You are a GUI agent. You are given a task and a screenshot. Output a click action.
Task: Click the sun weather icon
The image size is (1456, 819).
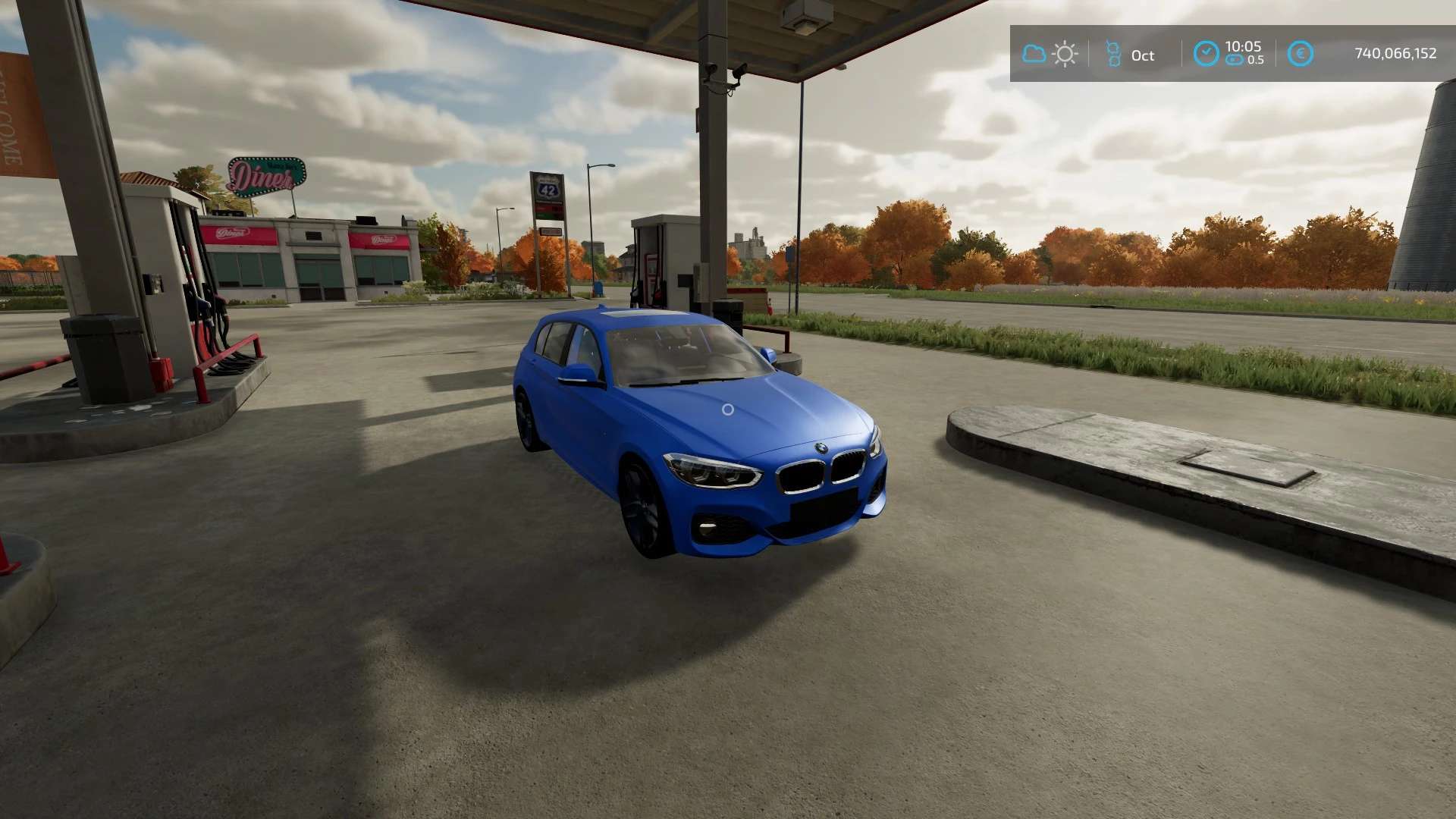1065,54
